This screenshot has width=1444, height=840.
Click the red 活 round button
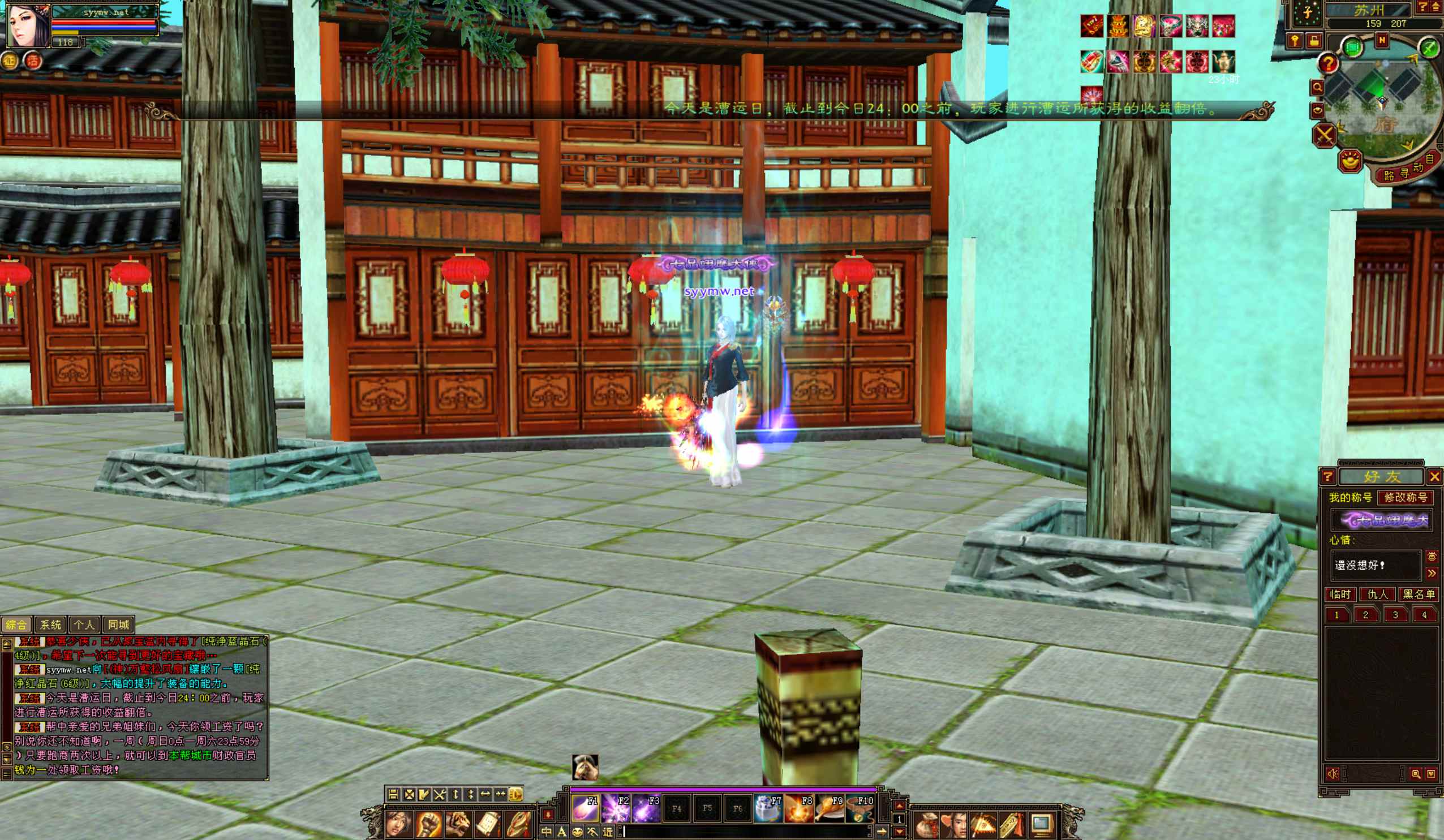coord(33,61)
